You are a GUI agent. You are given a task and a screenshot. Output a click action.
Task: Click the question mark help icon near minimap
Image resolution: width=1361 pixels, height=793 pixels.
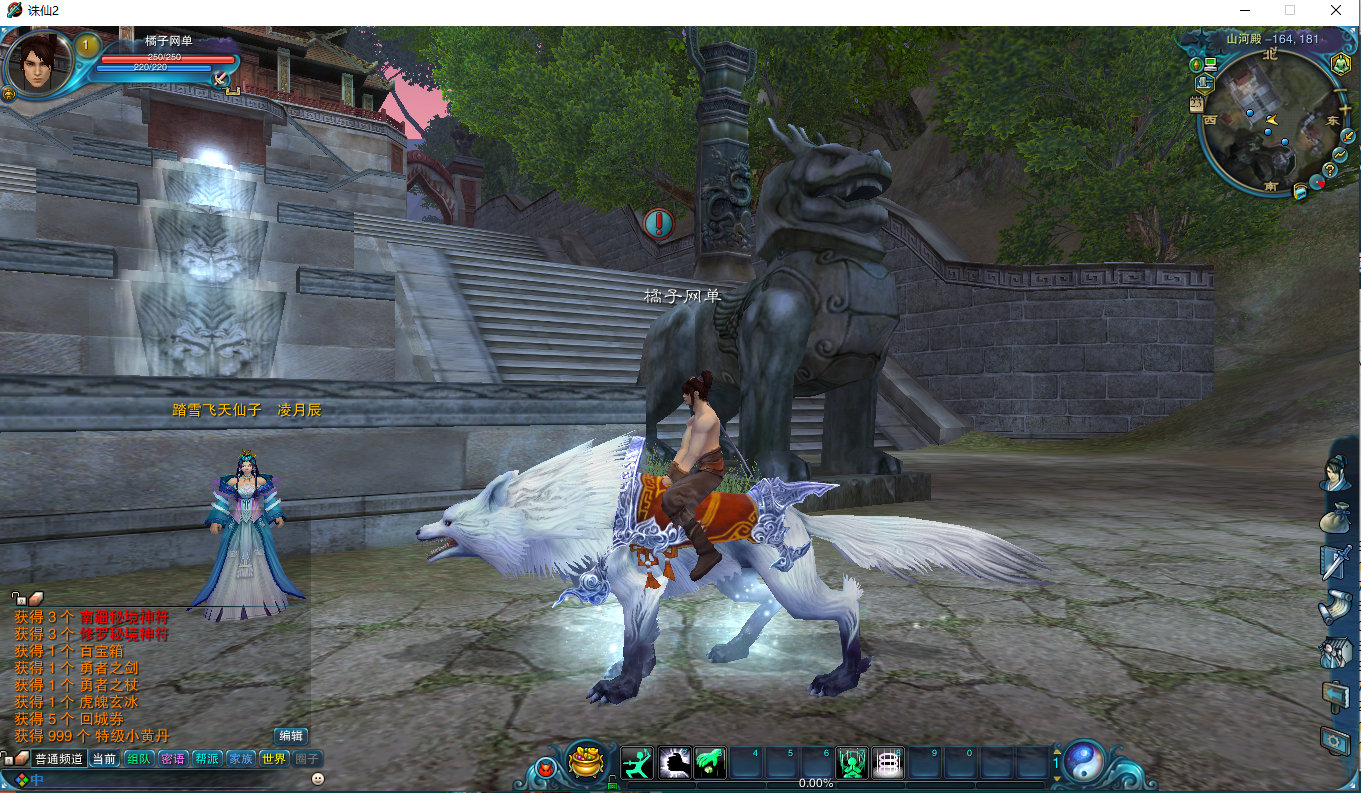1329,170
